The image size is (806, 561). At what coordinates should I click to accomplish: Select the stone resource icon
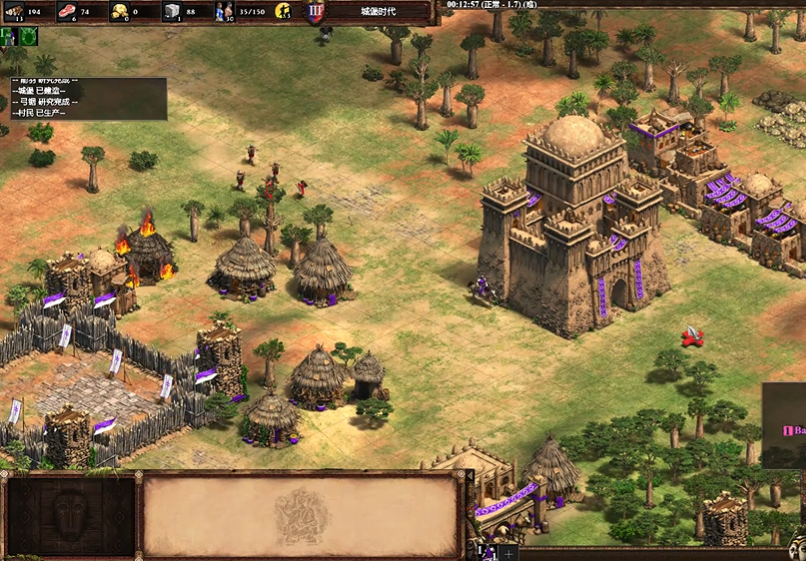tap(172, 11)
